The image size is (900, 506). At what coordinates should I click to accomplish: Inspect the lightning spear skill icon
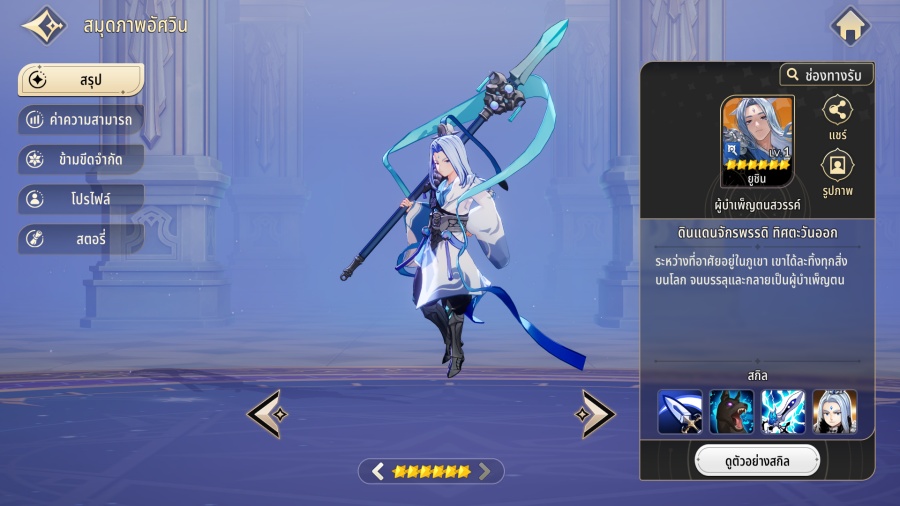pyautogui.click(x=783, y=411)
